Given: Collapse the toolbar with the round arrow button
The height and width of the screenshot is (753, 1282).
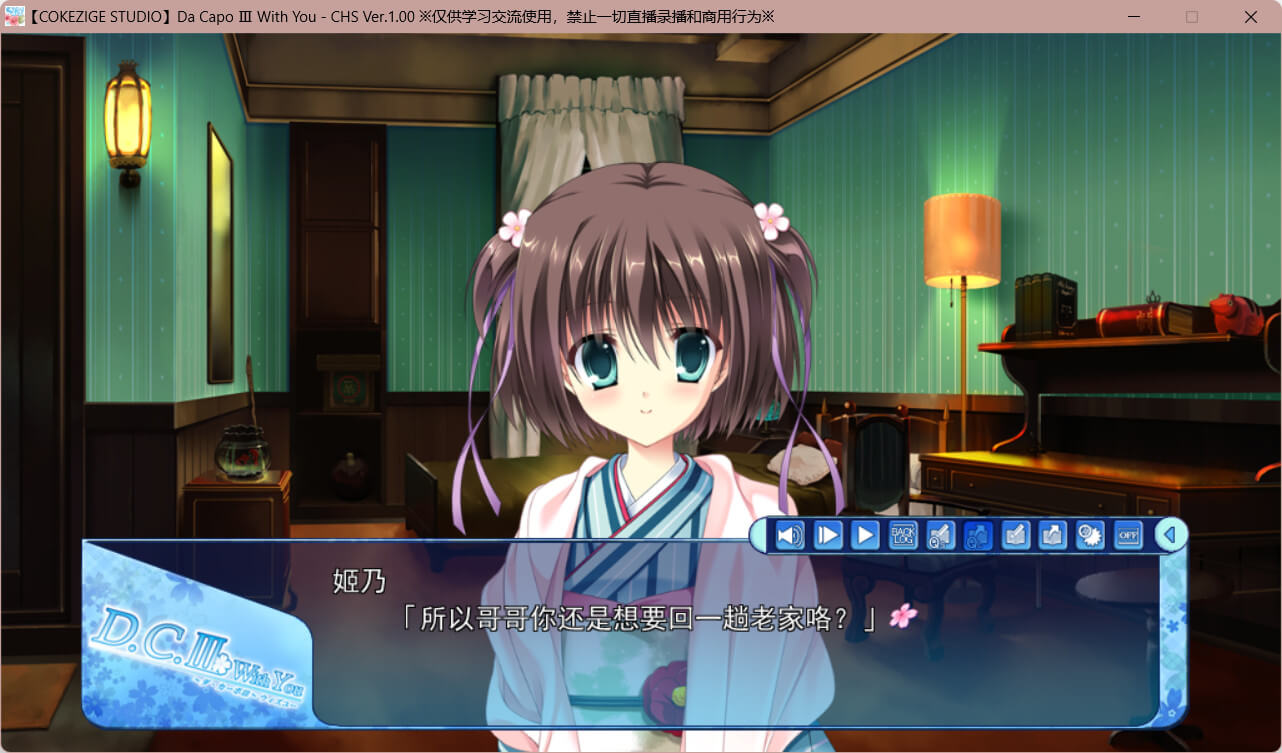Looking at the screenshot, I should 1170,535.
